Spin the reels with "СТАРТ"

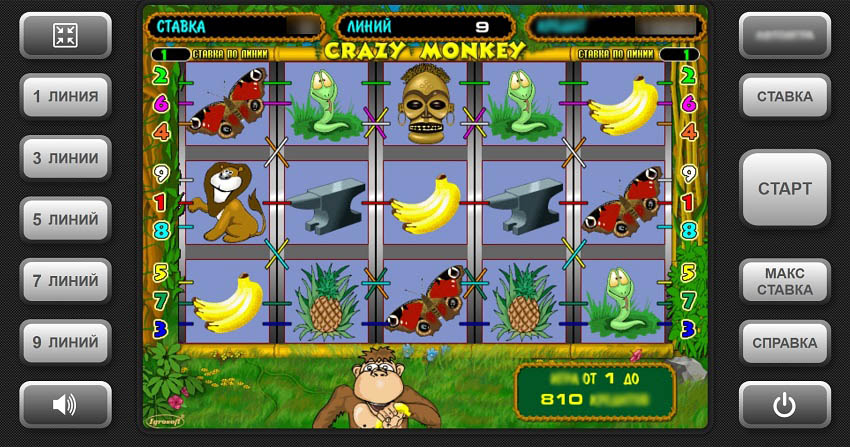coord(784,189)
